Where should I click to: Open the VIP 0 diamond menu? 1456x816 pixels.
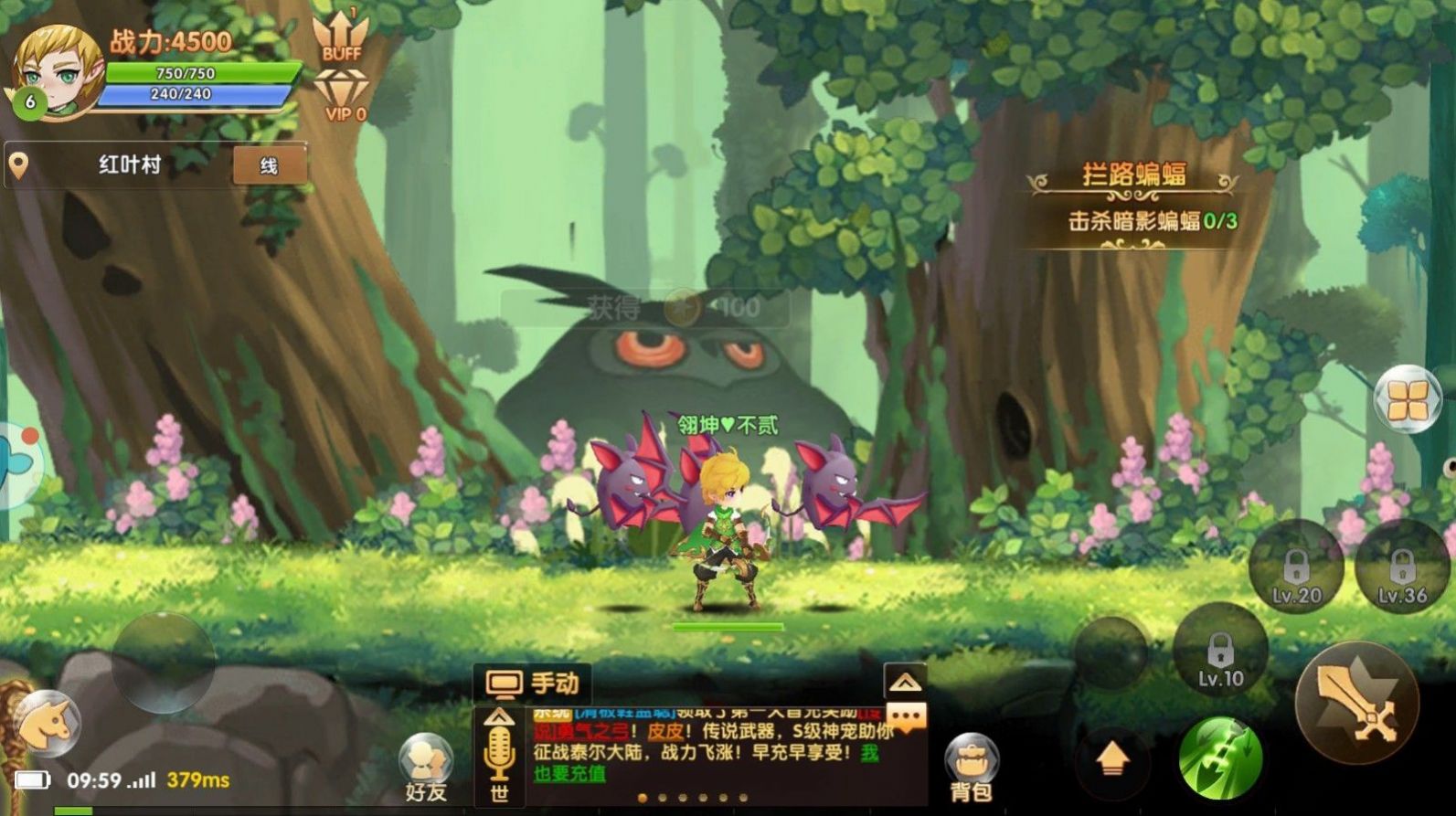(x=344, y=96)
